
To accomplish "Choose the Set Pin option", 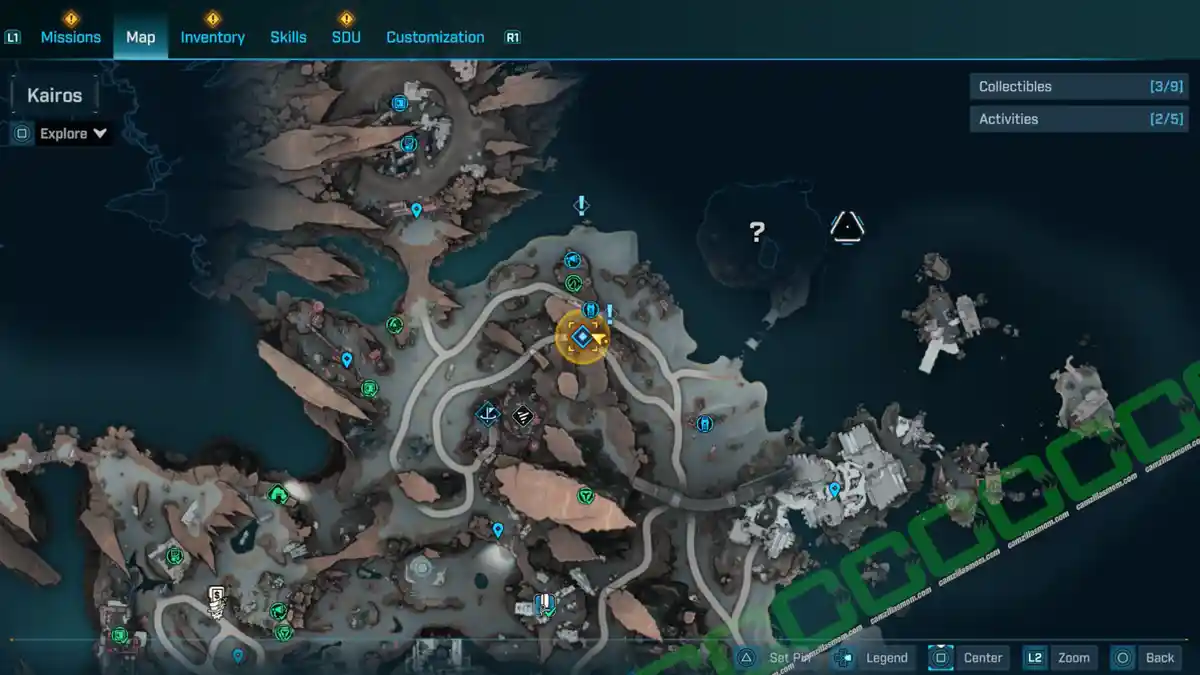I will [790, 657].
